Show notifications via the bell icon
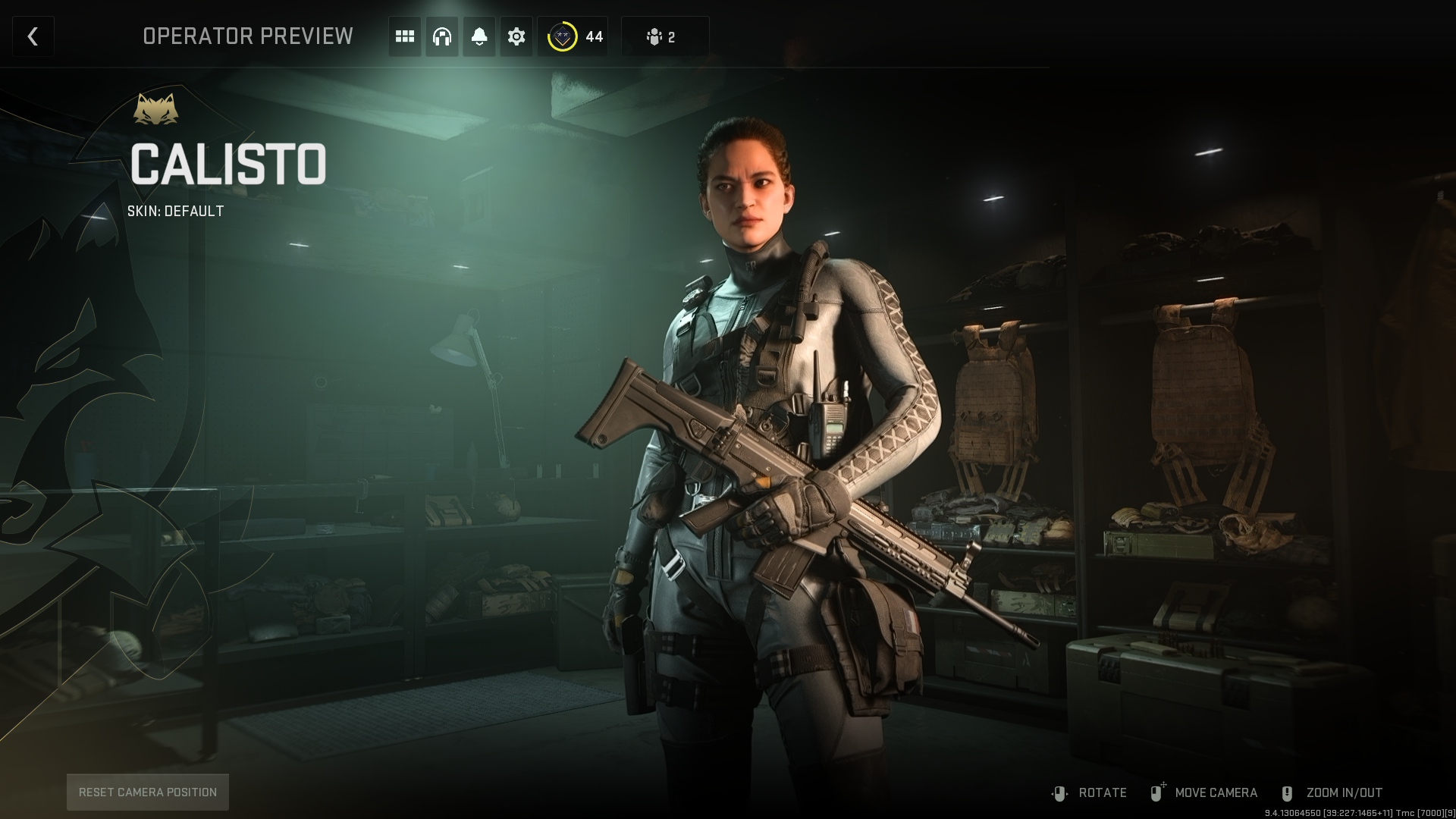1456x819 pixels. point(479,36)
